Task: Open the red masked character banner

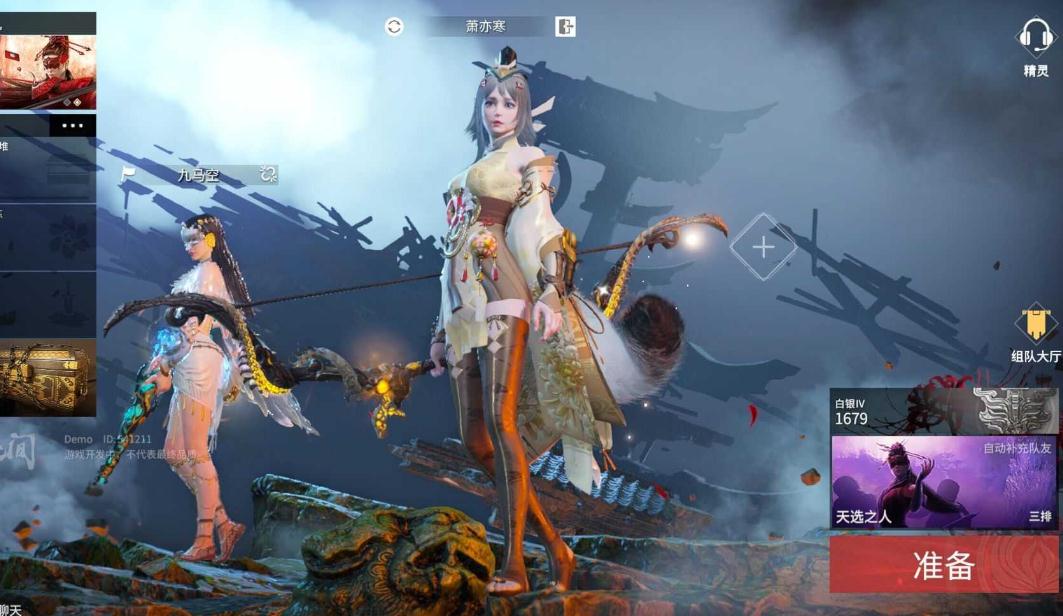Action: pyautogui.click(x=48, y=72)
